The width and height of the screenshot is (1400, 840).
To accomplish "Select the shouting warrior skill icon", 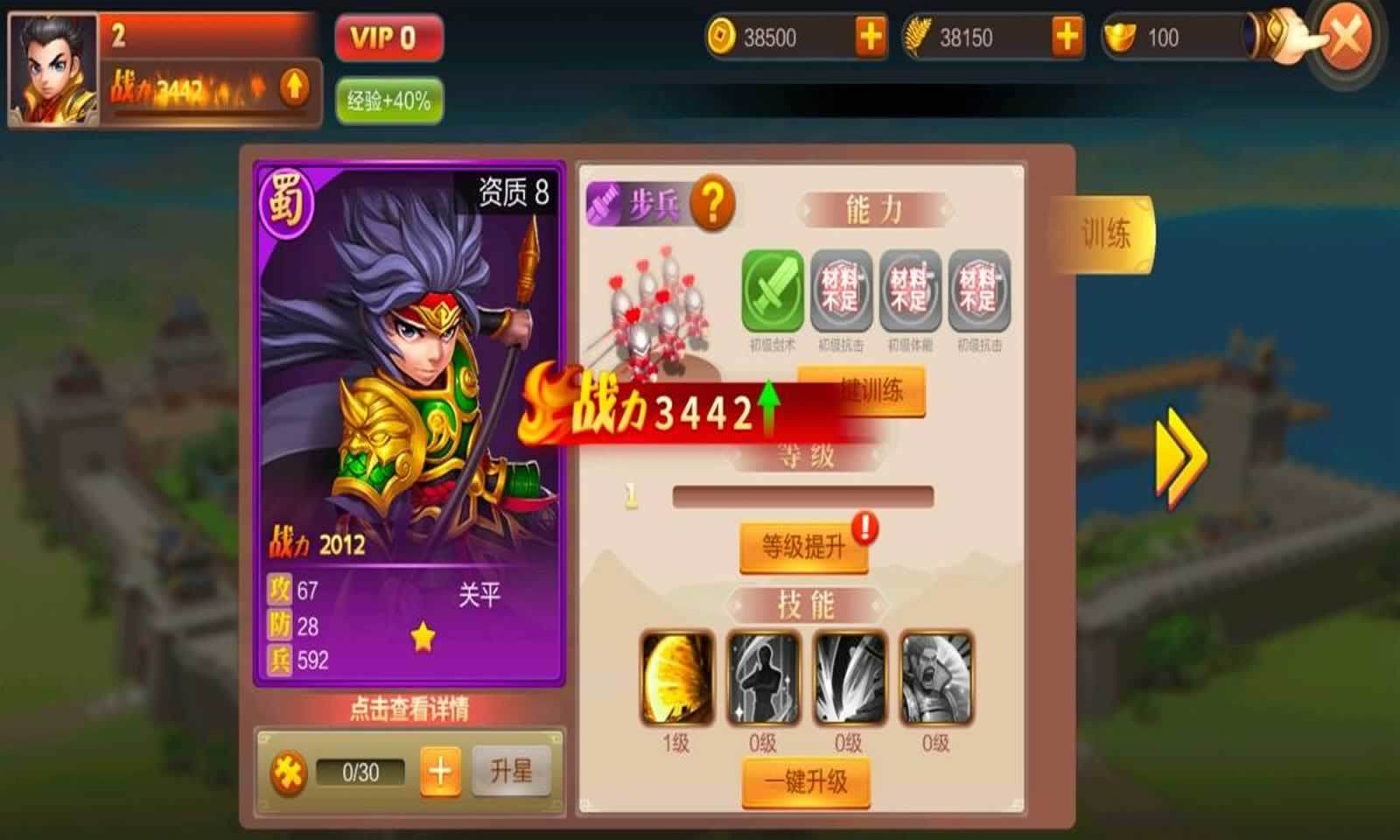I will point(935,677).
